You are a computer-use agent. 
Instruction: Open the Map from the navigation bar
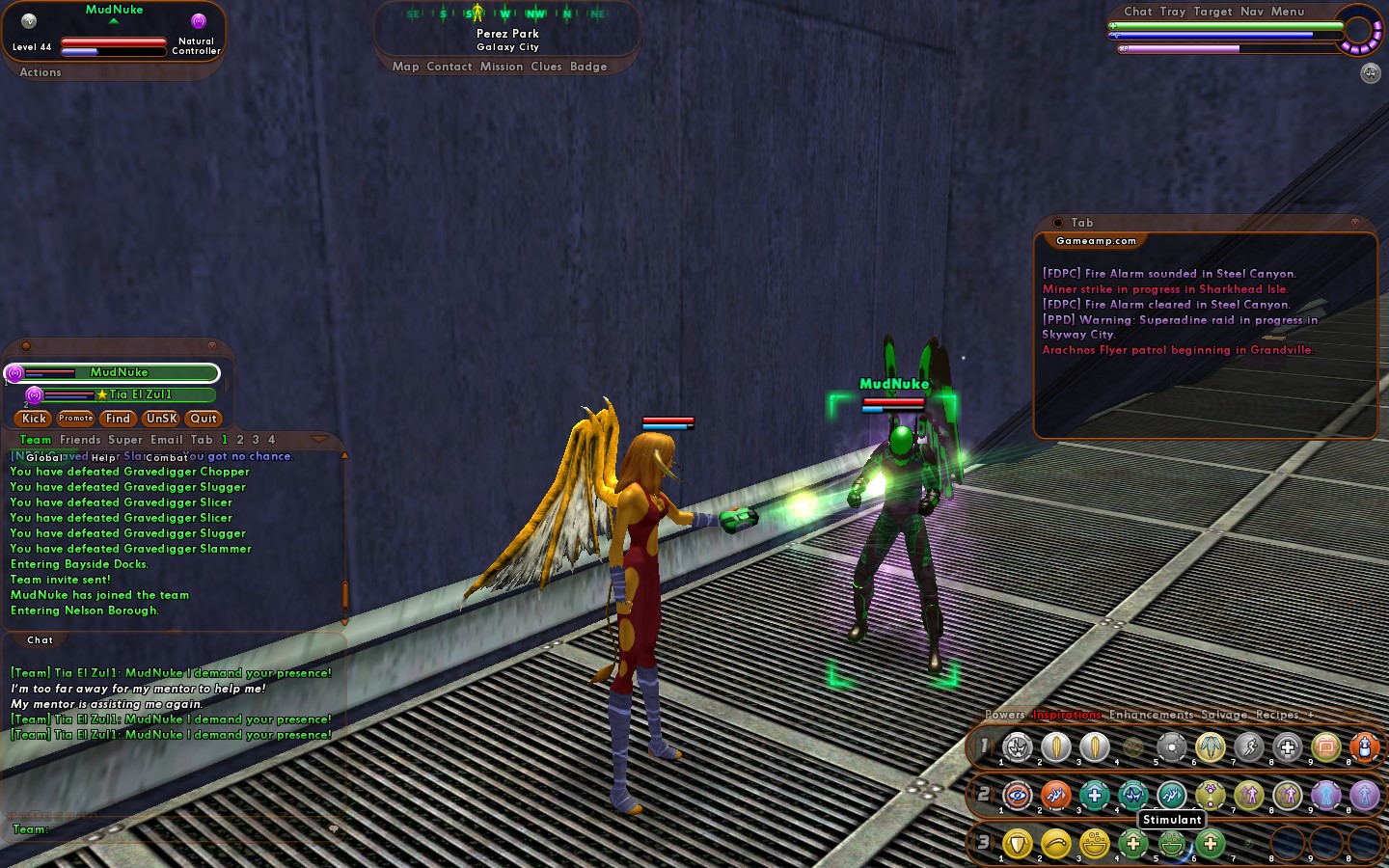[405, 67]
